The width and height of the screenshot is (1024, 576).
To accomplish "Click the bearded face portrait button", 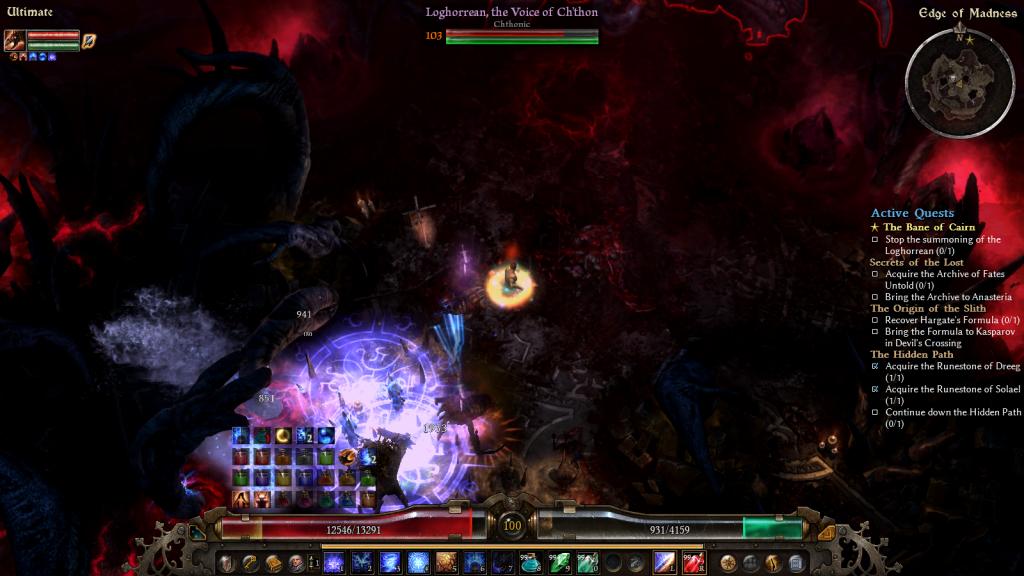I will (x=296, y=563).
